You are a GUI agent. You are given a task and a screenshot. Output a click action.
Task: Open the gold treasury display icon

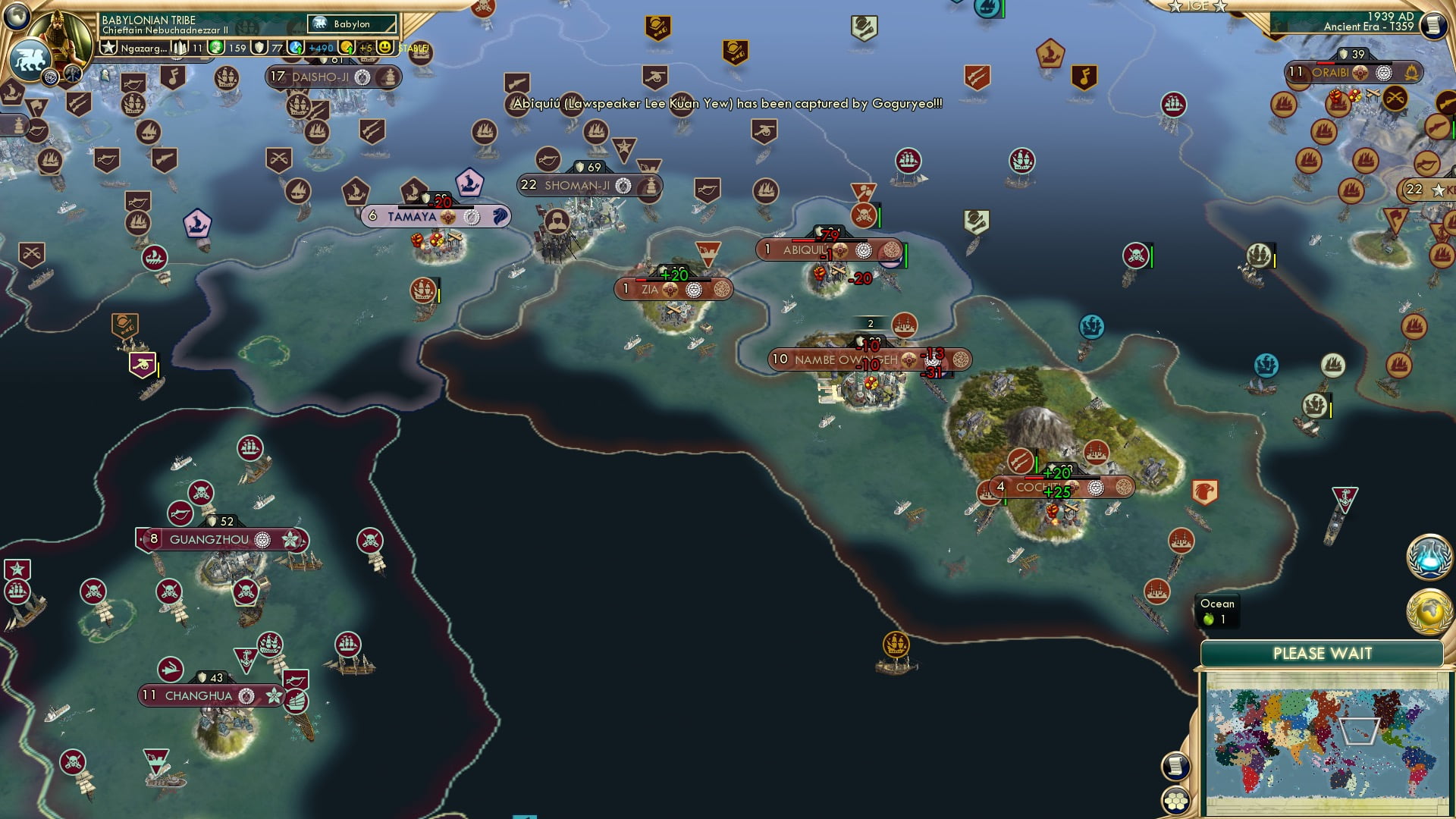click(345, 46)
